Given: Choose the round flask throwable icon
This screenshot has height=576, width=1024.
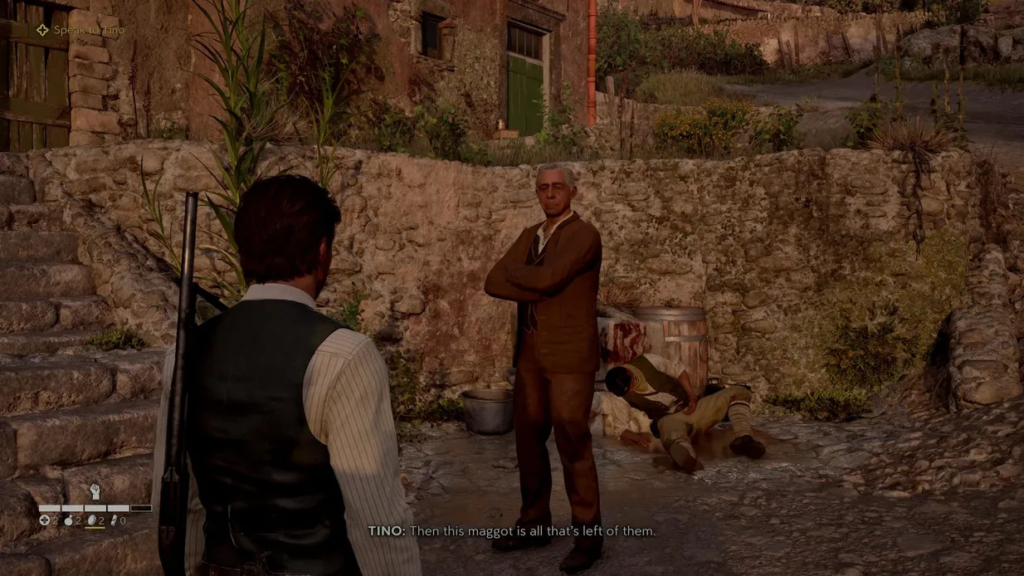Looking at the screenshot, I should [69, 520].
